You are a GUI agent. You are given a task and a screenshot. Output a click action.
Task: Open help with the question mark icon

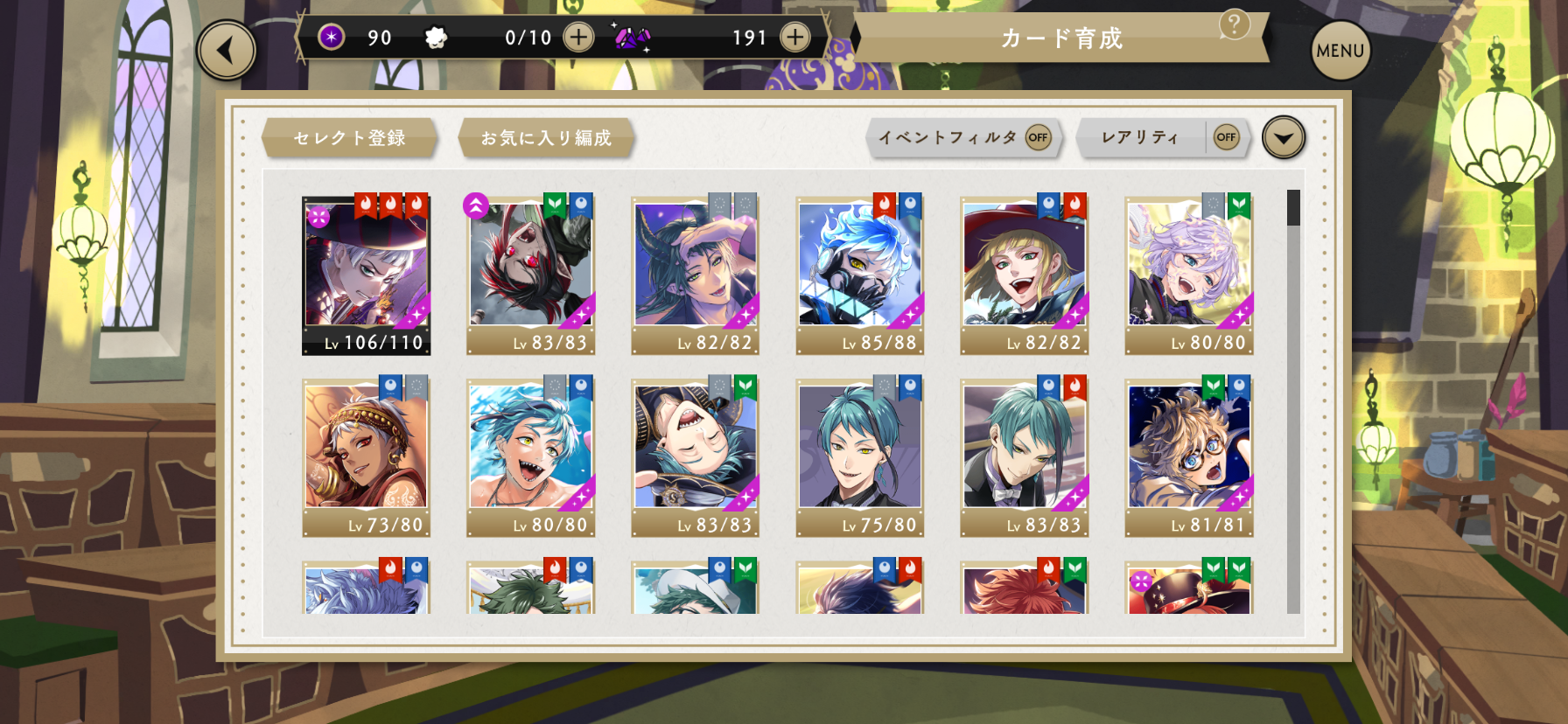1234,24
